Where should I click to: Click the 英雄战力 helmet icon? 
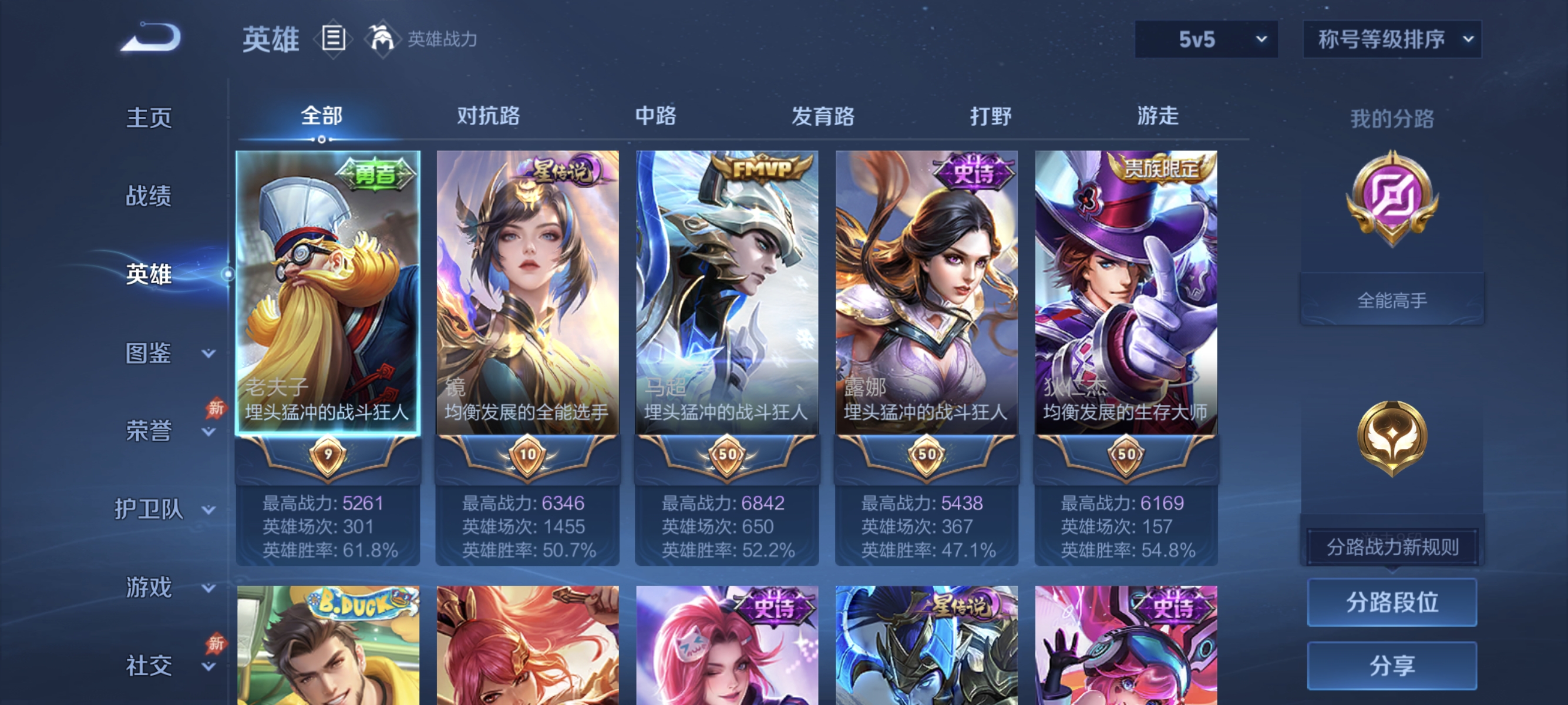[382, 38]
